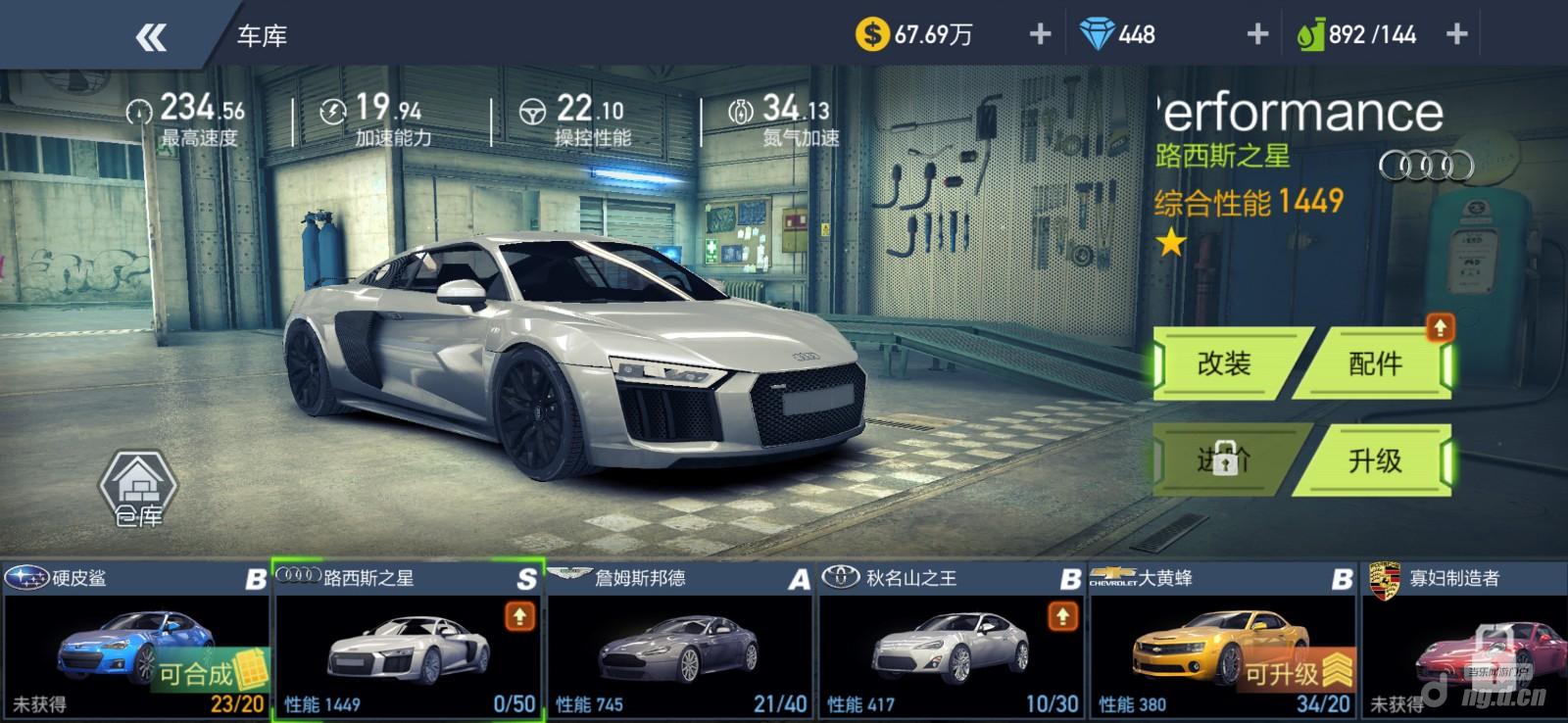
Task: Tap the 升级 upgrade button
Action: pyautogui.click(x=1374, y=460)
